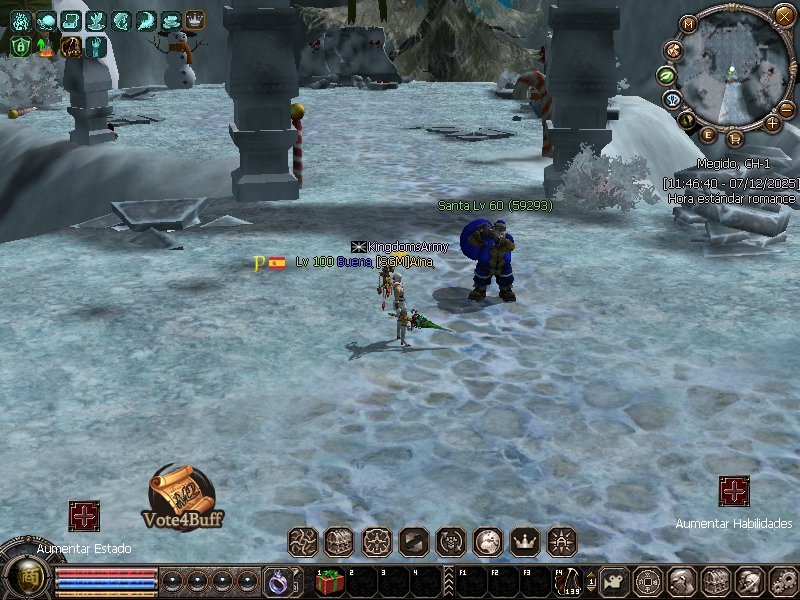The height and width of the screenshot is (600, 800).
Task: Click the Aumentar Habilidades red plus button
Action: click(x=734, y=491)
